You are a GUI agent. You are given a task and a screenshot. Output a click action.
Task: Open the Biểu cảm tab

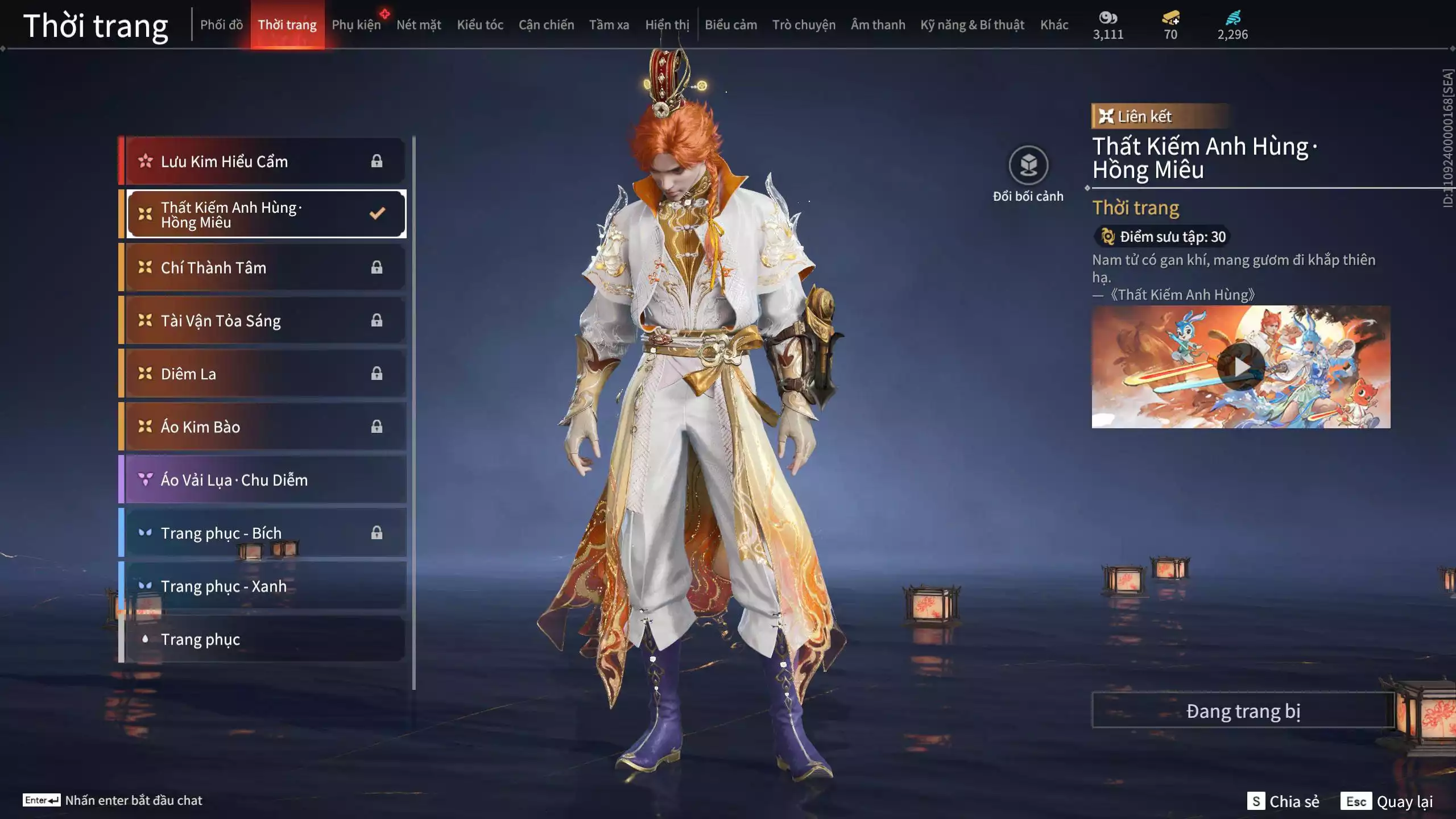tap(731, 25)
